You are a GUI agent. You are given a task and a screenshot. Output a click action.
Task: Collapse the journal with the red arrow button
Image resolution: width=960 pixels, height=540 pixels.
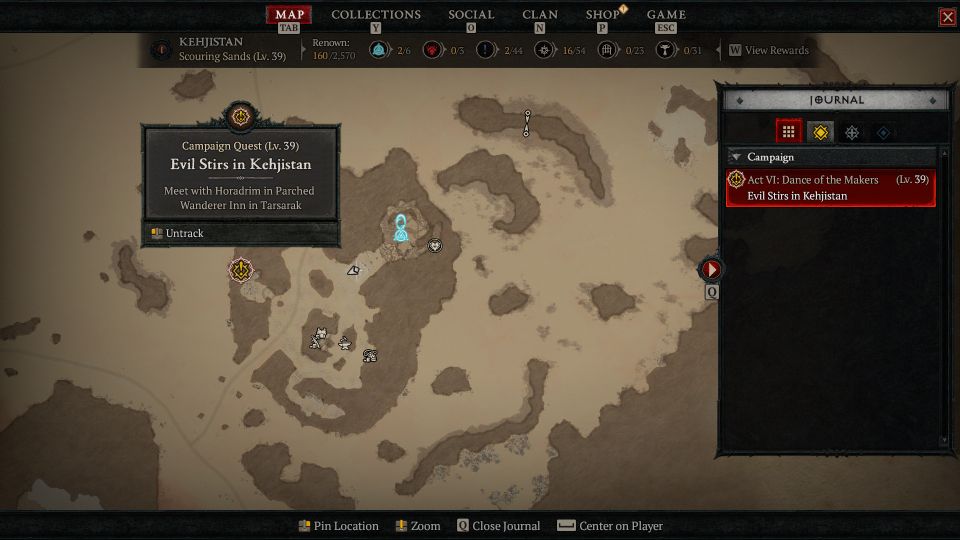click(x=711, y=269)
